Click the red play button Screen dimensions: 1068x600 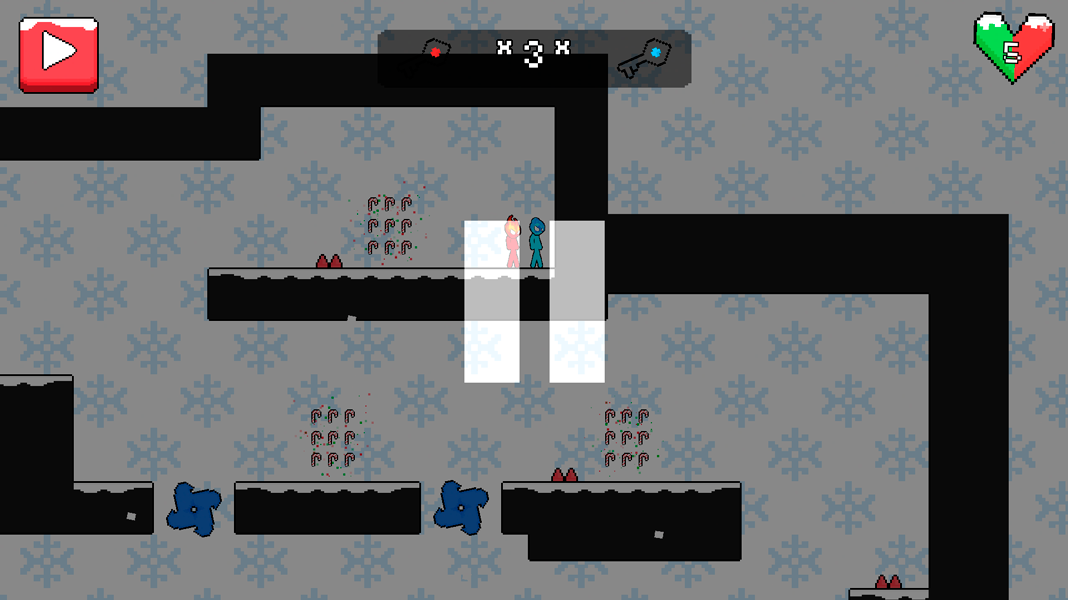tap(59, 54)
